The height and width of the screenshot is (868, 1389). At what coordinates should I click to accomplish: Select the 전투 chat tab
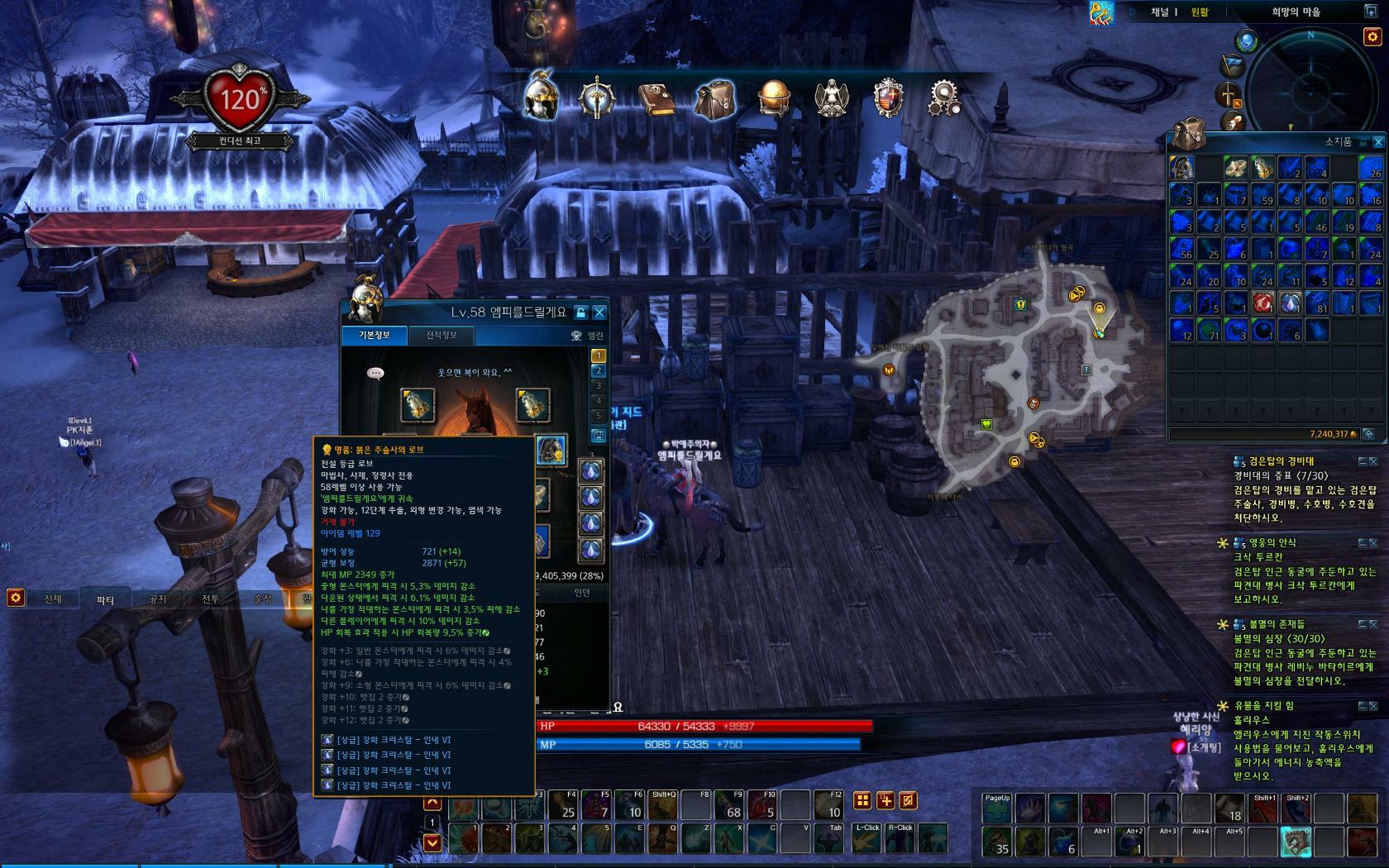pyautogui.click(x=210, y=599)
